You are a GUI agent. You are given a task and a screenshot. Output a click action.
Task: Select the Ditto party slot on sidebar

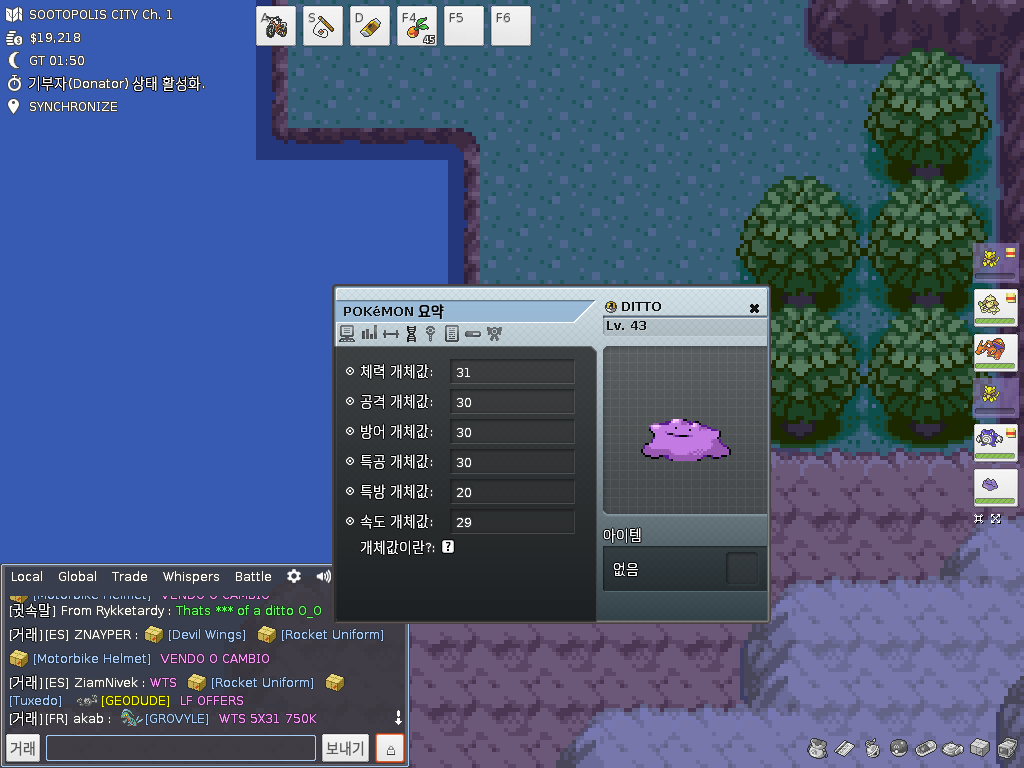coord(995,487)
